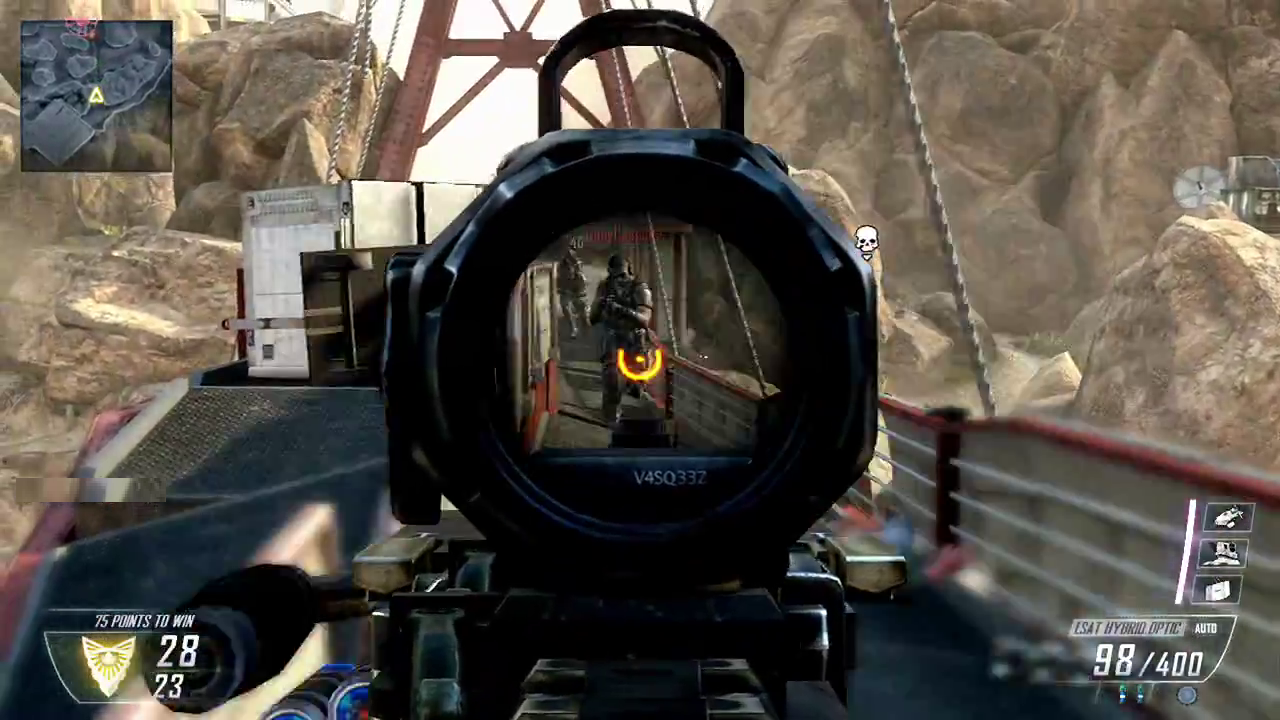Click the valve wheel on the bridge tower
The image size is (1280, 720).
tap(1196, 185)
